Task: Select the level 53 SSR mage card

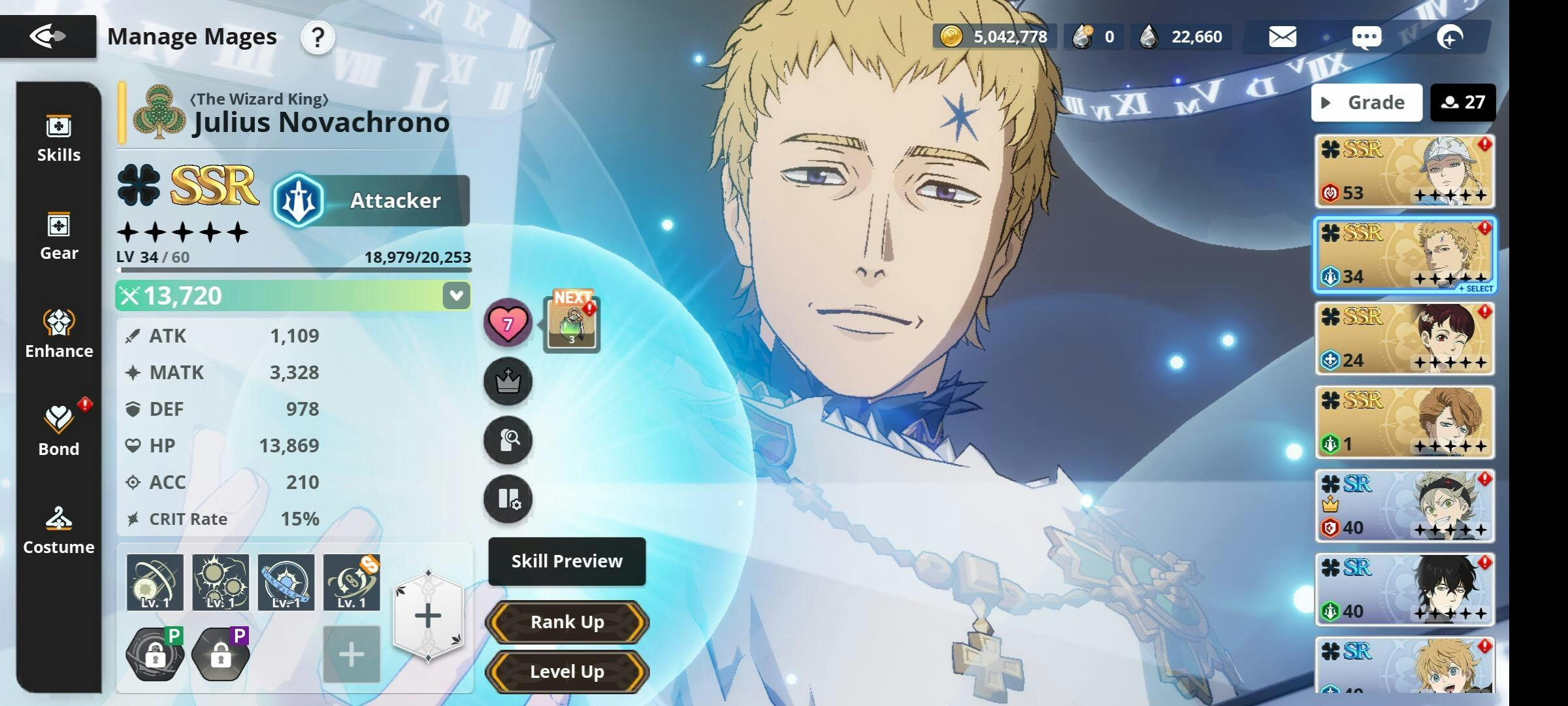Action: 1405,171
